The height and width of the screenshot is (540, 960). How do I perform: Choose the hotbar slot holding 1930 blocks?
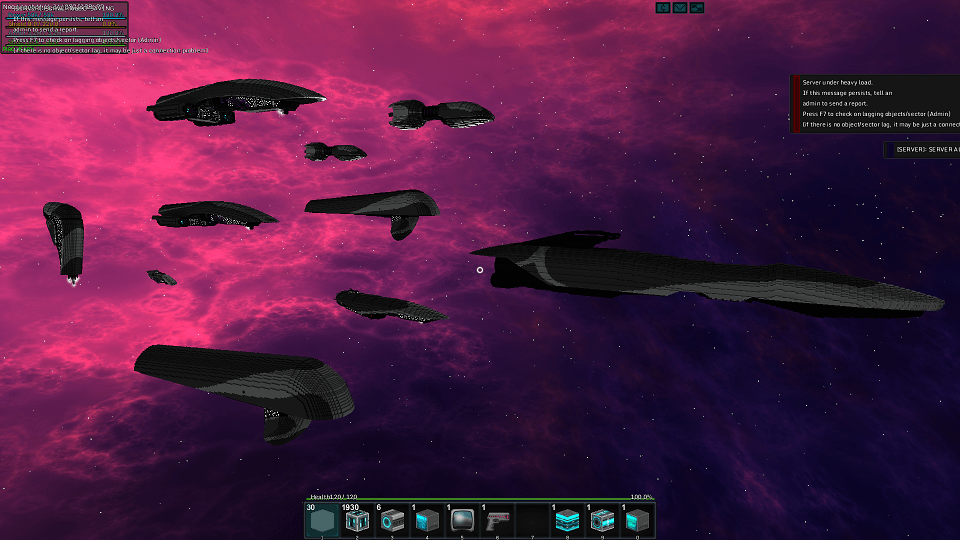coord(357,520)
